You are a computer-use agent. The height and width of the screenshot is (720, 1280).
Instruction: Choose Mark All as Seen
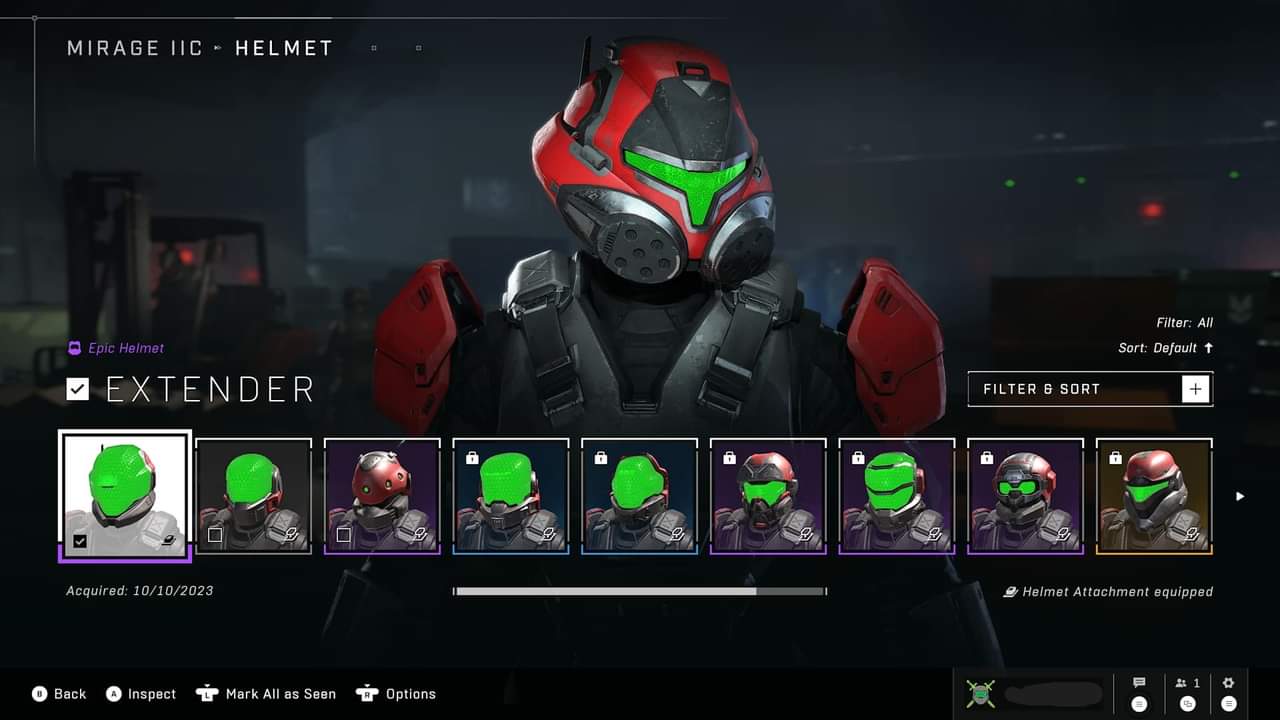pos(266,694)
